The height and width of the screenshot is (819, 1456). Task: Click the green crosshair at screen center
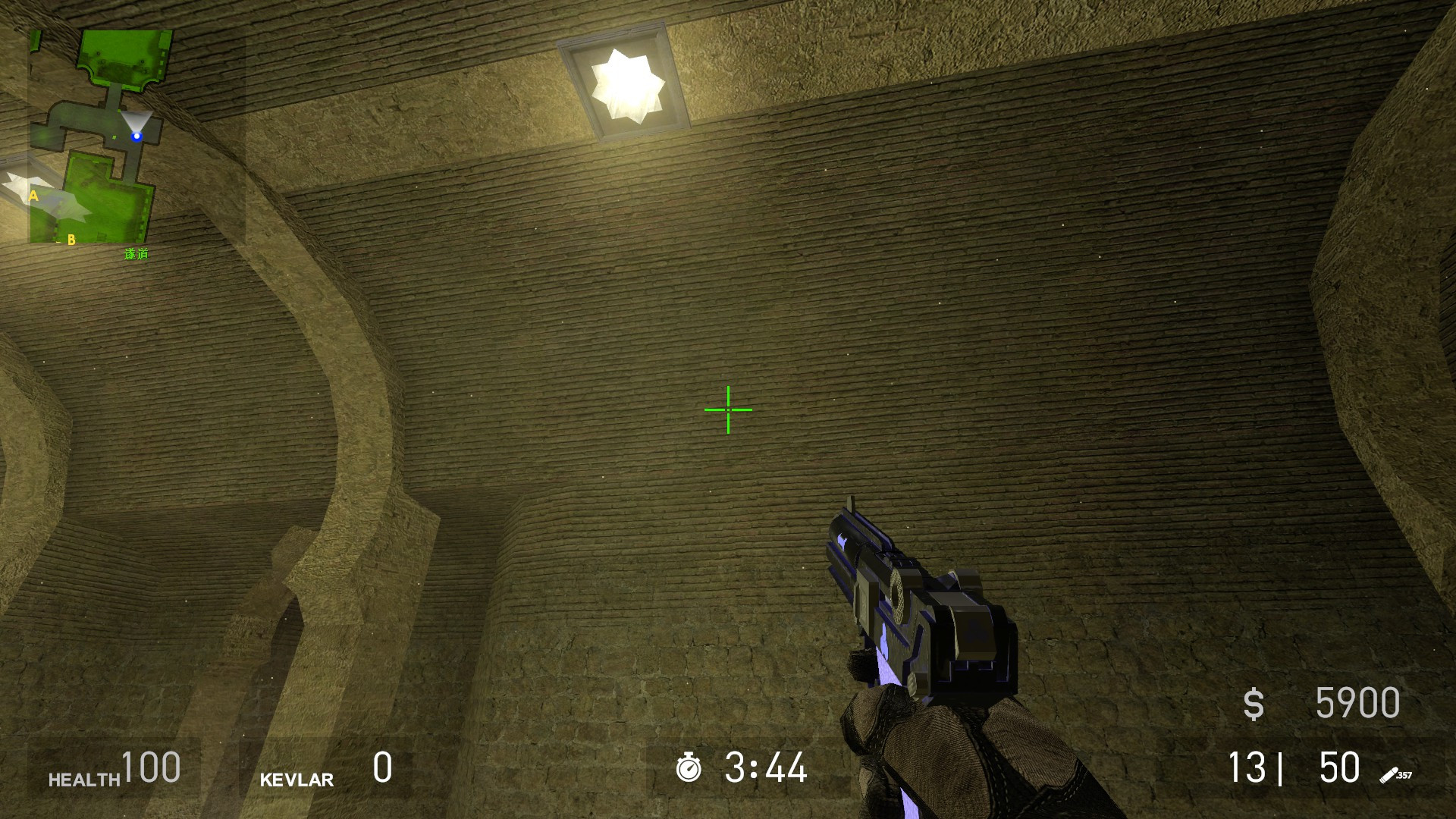pos(727,409)
